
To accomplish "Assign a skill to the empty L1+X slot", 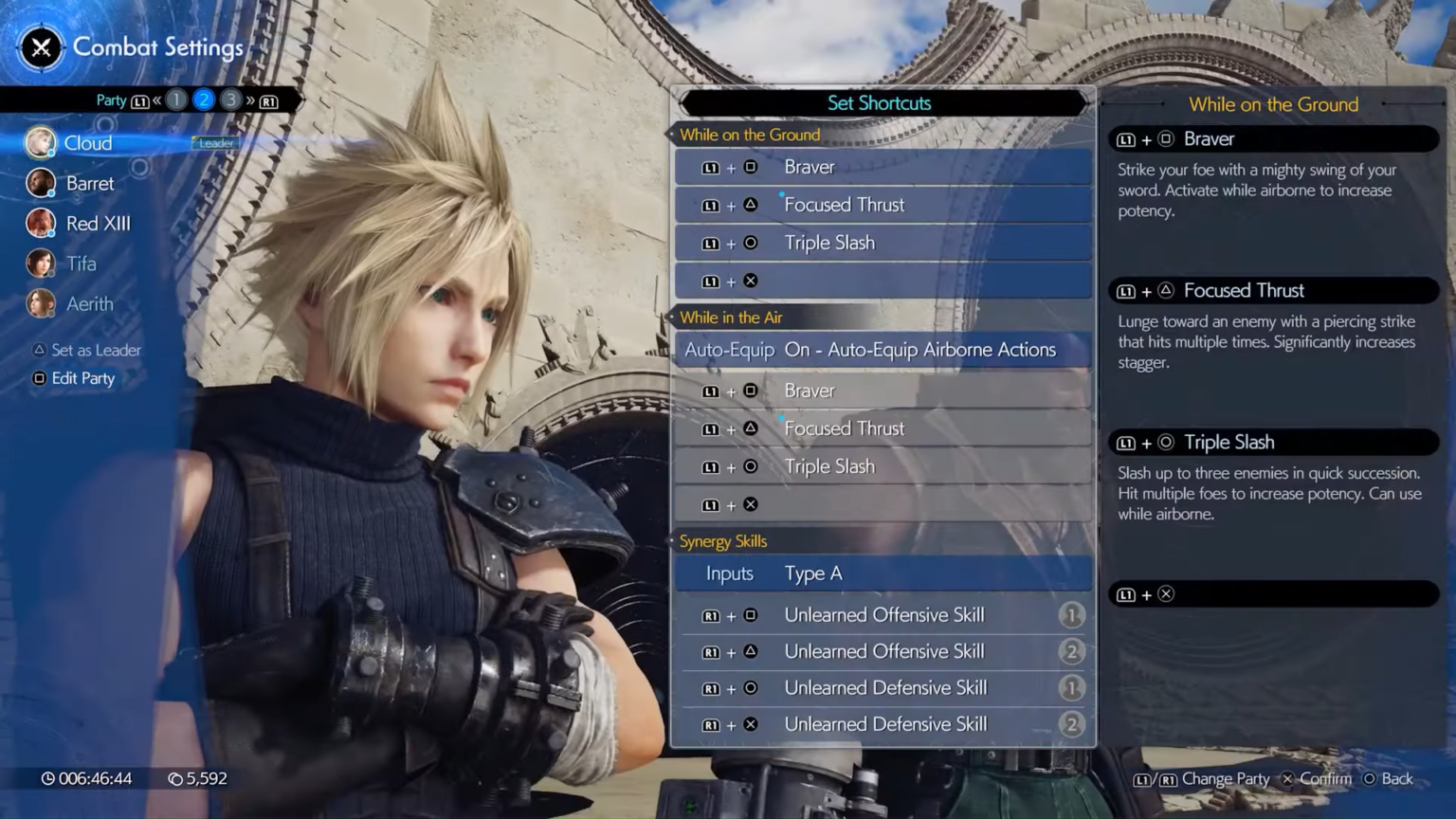I will [x=882, y=281].
